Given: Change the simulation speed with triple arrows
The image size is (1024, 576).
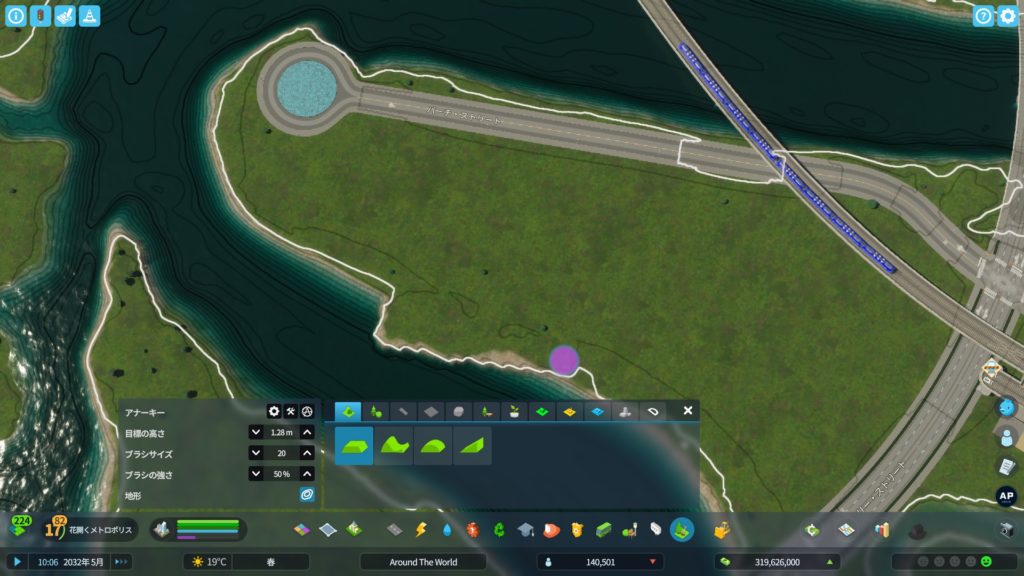Looking at the screenshot, I should [122, 562].
